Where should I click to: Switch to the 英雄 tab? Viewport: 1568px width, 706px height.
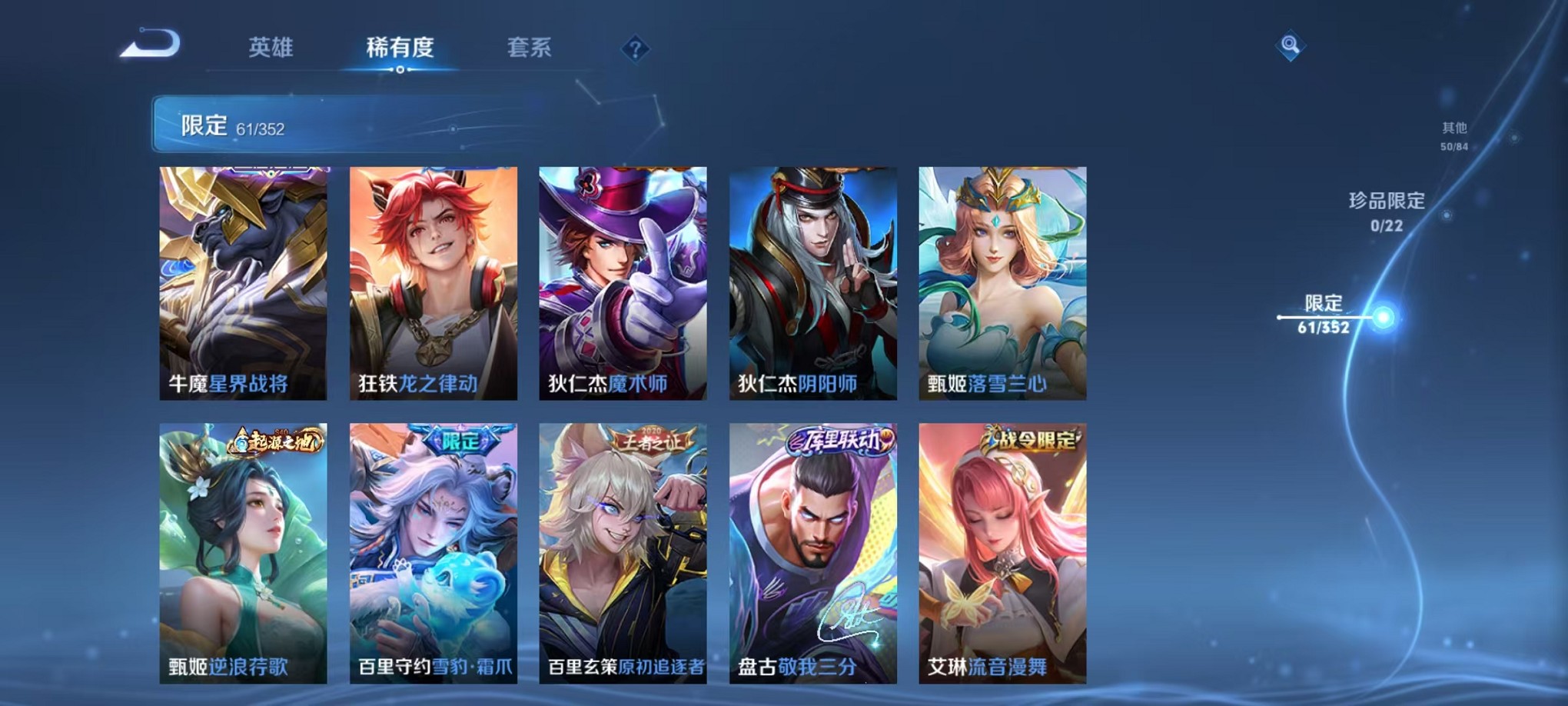272,48
